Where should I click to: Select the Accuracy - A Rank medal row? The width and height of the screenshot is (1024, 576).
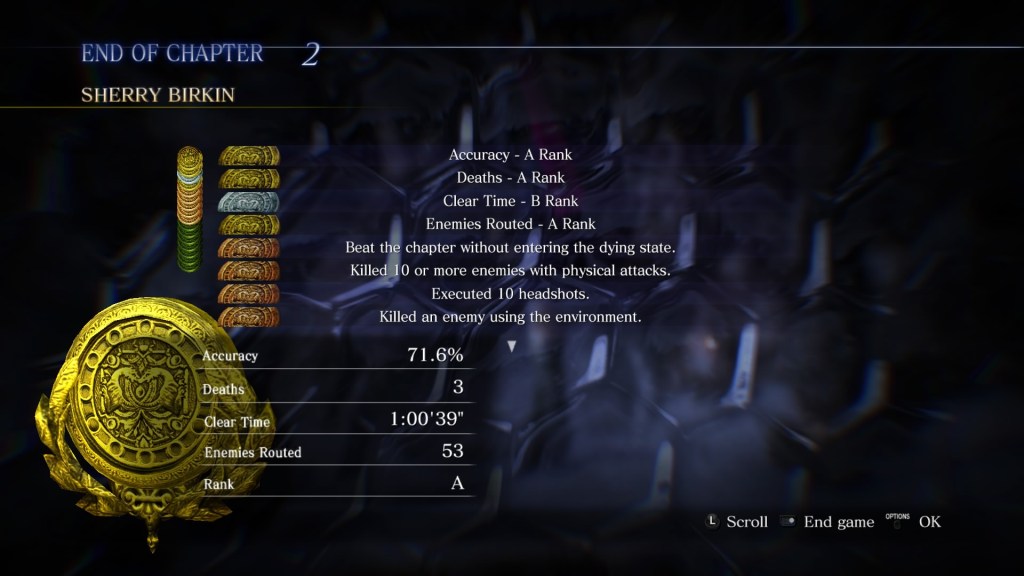(x=509, y=155)
